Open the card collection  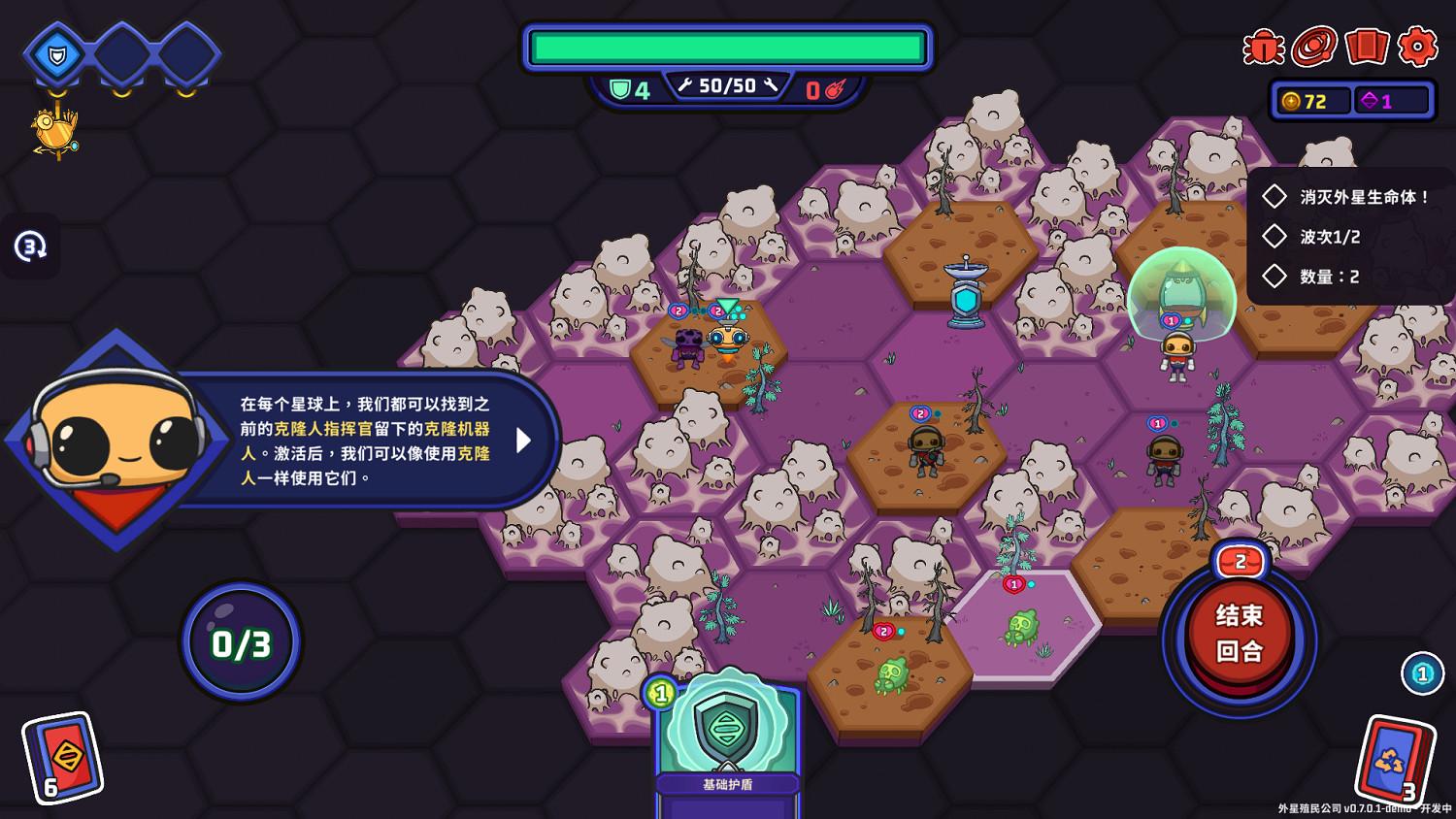click(1367, 47)
